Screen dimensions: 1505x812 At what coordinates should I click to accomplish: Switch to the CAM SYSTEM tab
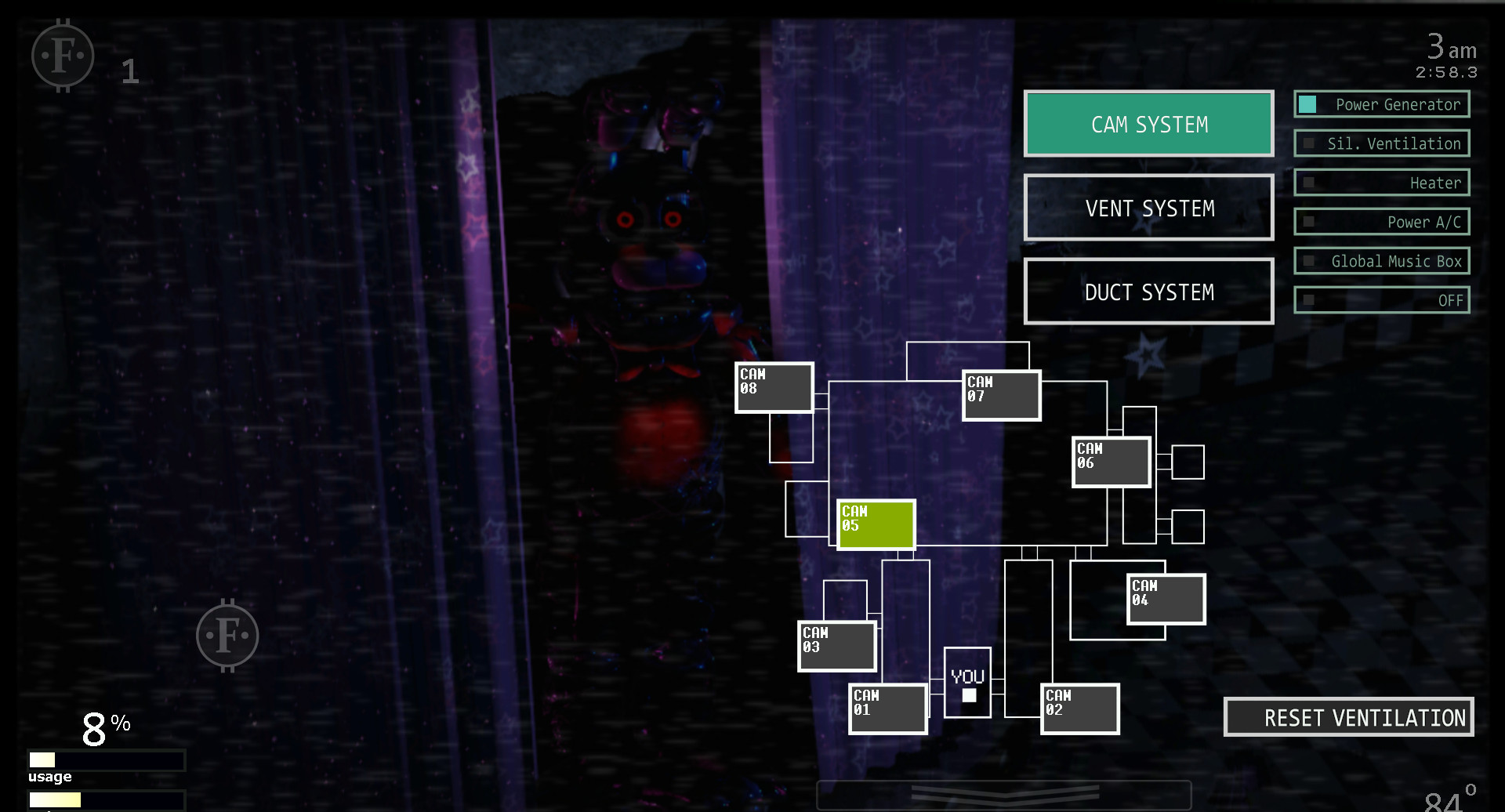1148,123
